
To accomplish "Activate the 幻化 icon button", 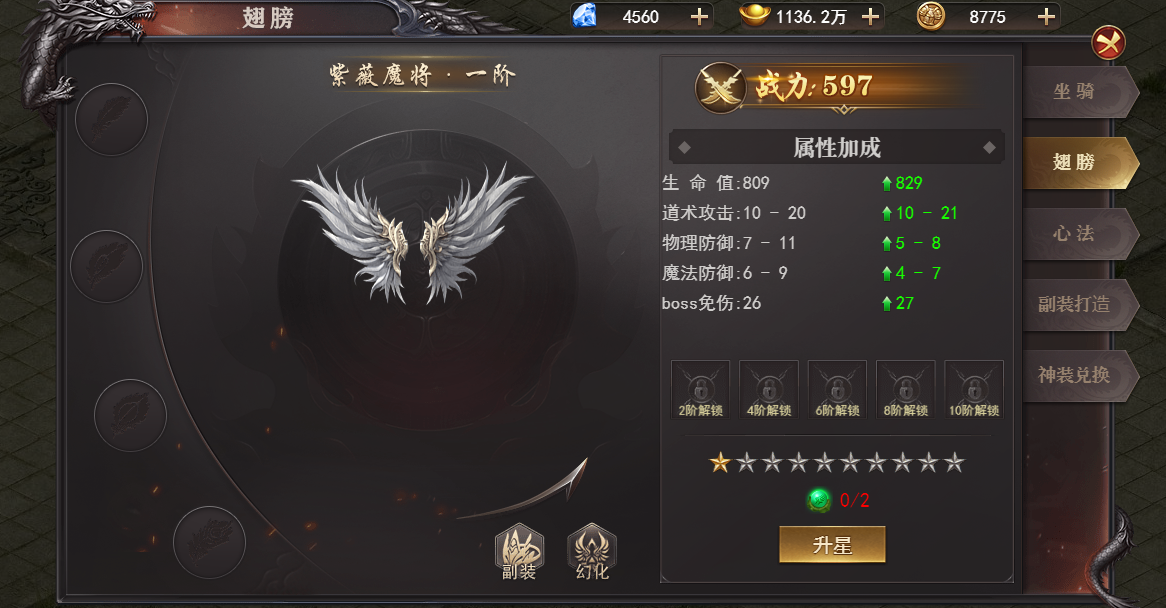I will (x=592, y=551).
